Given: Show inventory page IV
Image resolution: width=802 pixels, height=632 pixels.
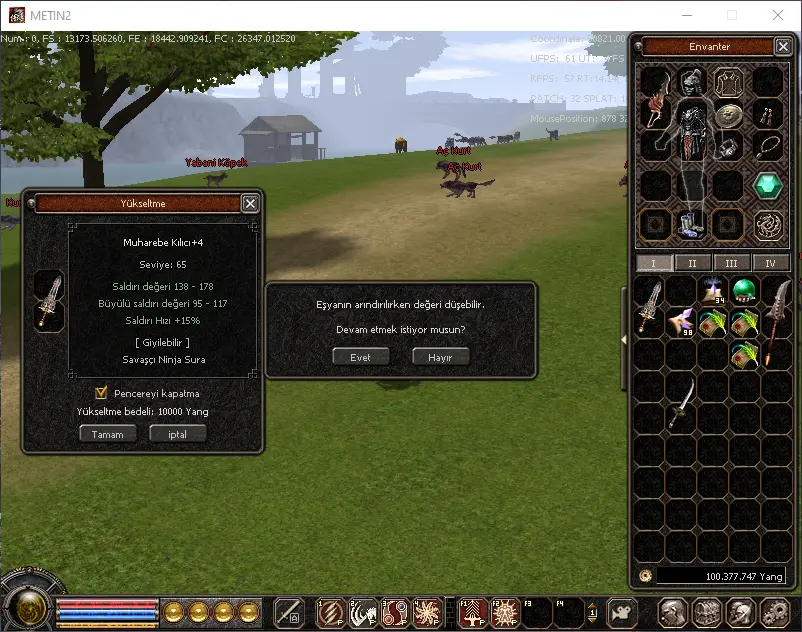Looking at the screenshot, I should 770,263.
